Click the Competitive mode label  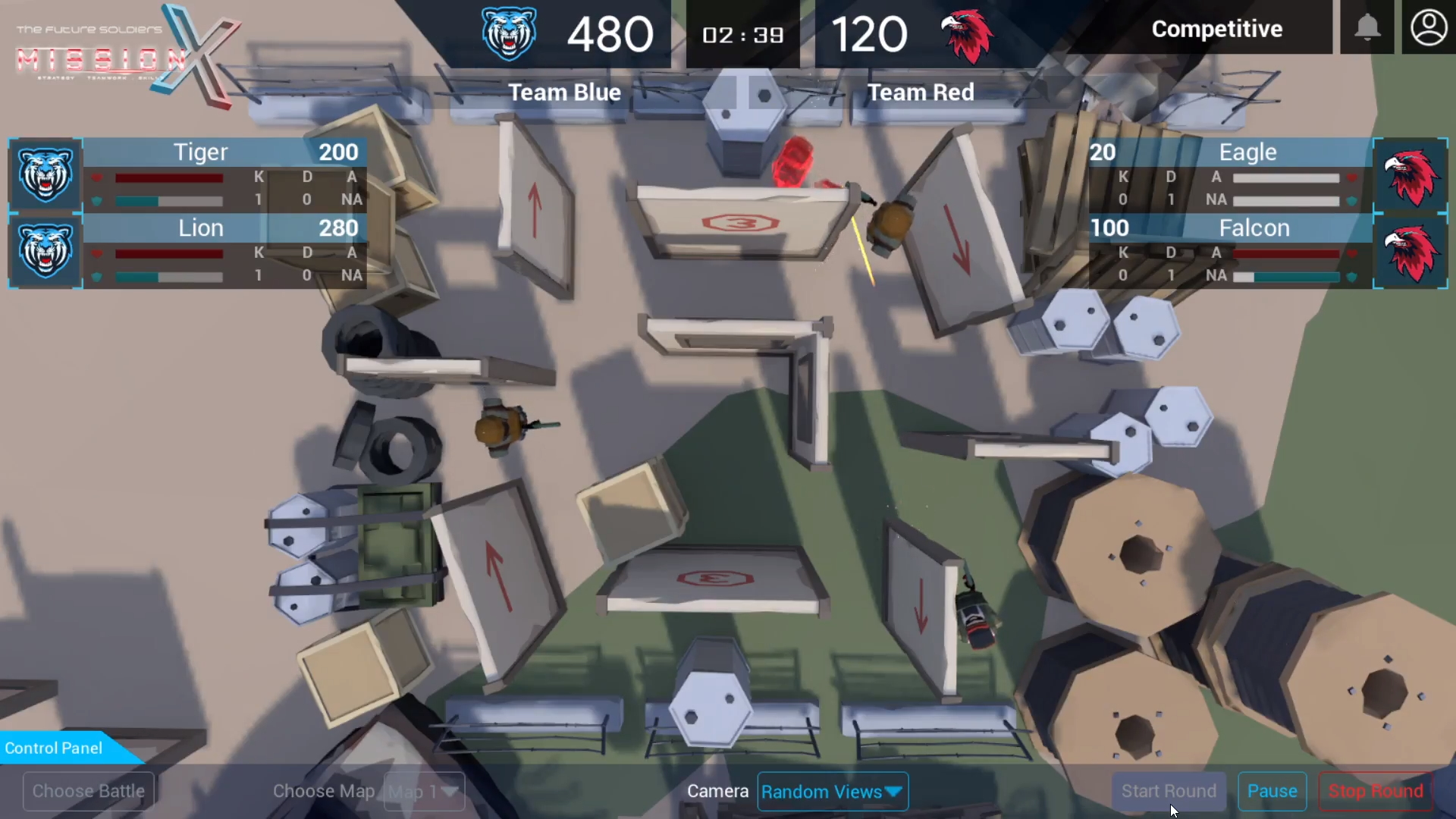point(1216,29)
